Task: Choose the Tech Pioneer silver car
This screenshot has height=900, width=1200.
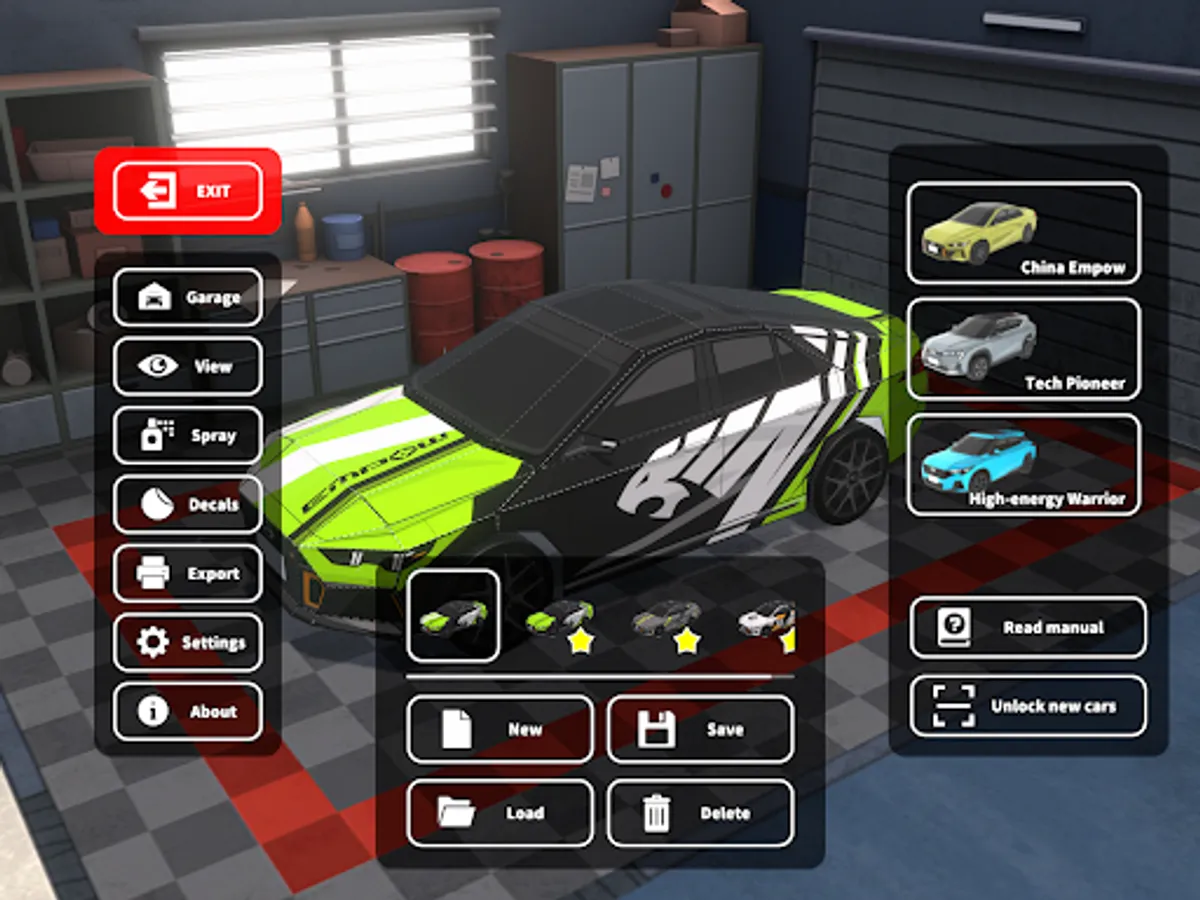Action: pyautogui.click(x=1023, y=349)
